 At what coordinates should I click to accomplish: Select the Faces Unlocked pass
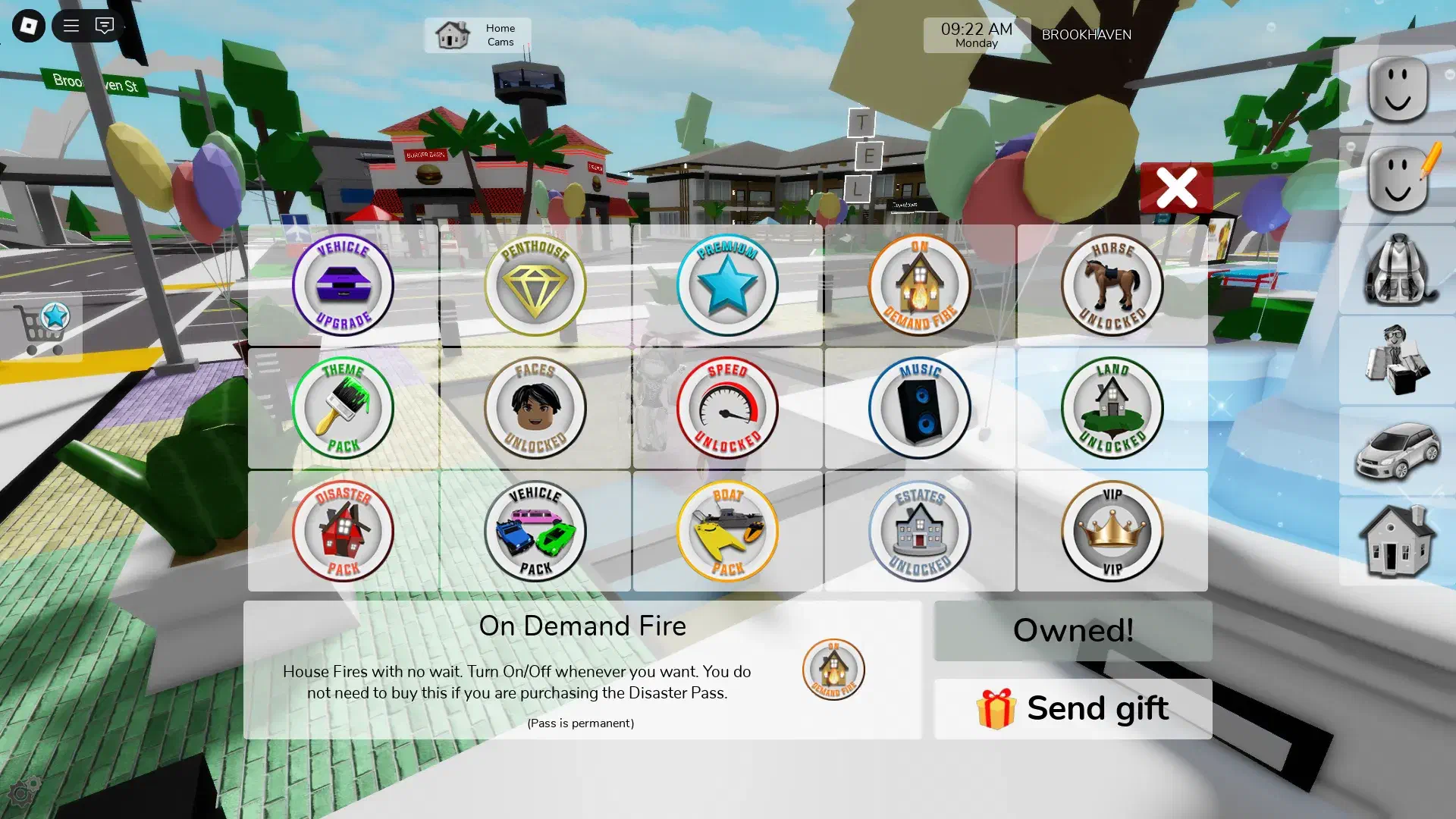coord(535,408)
